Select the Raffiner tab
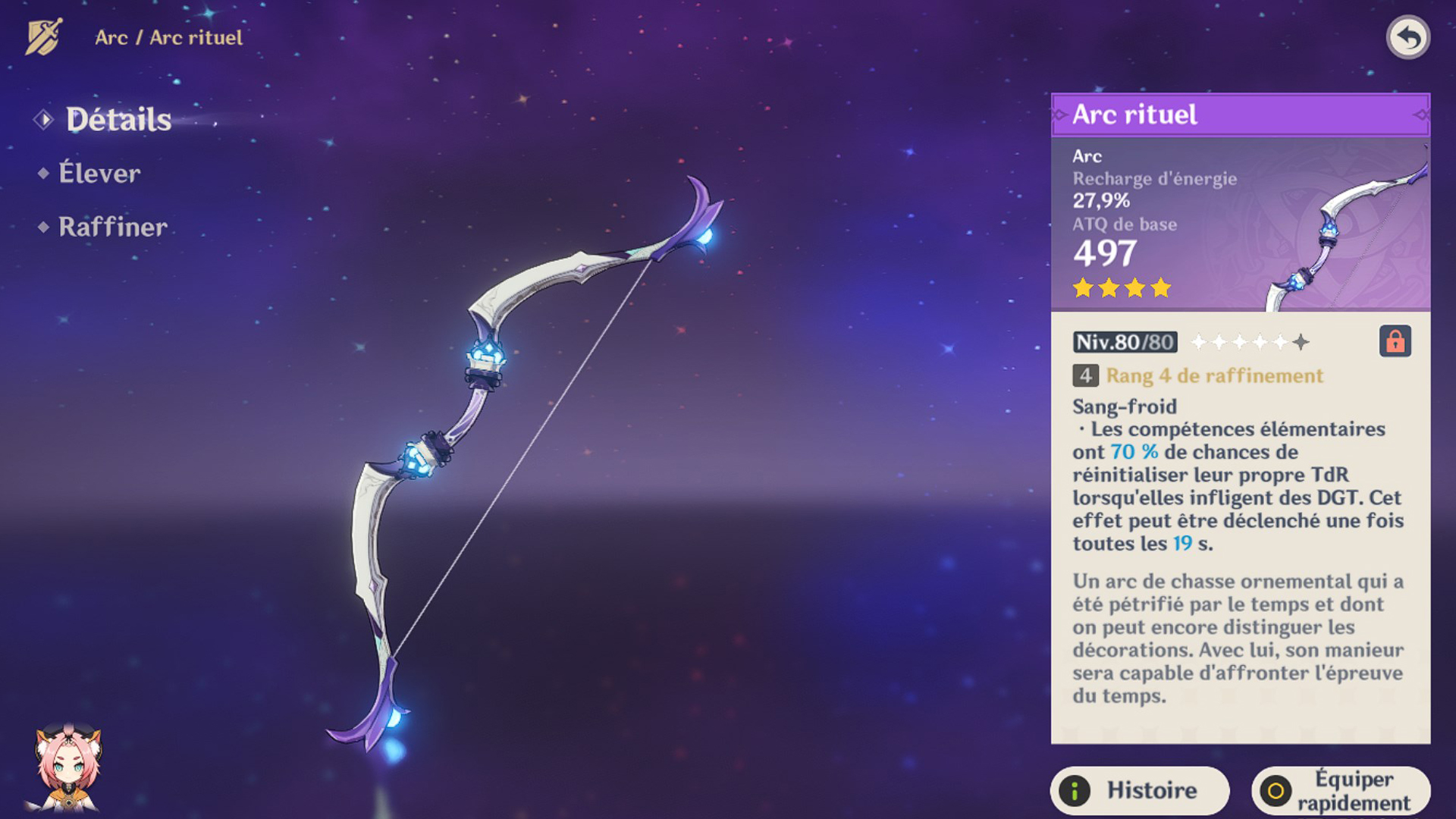1456x819 pixels. click(x=112, y=227)
